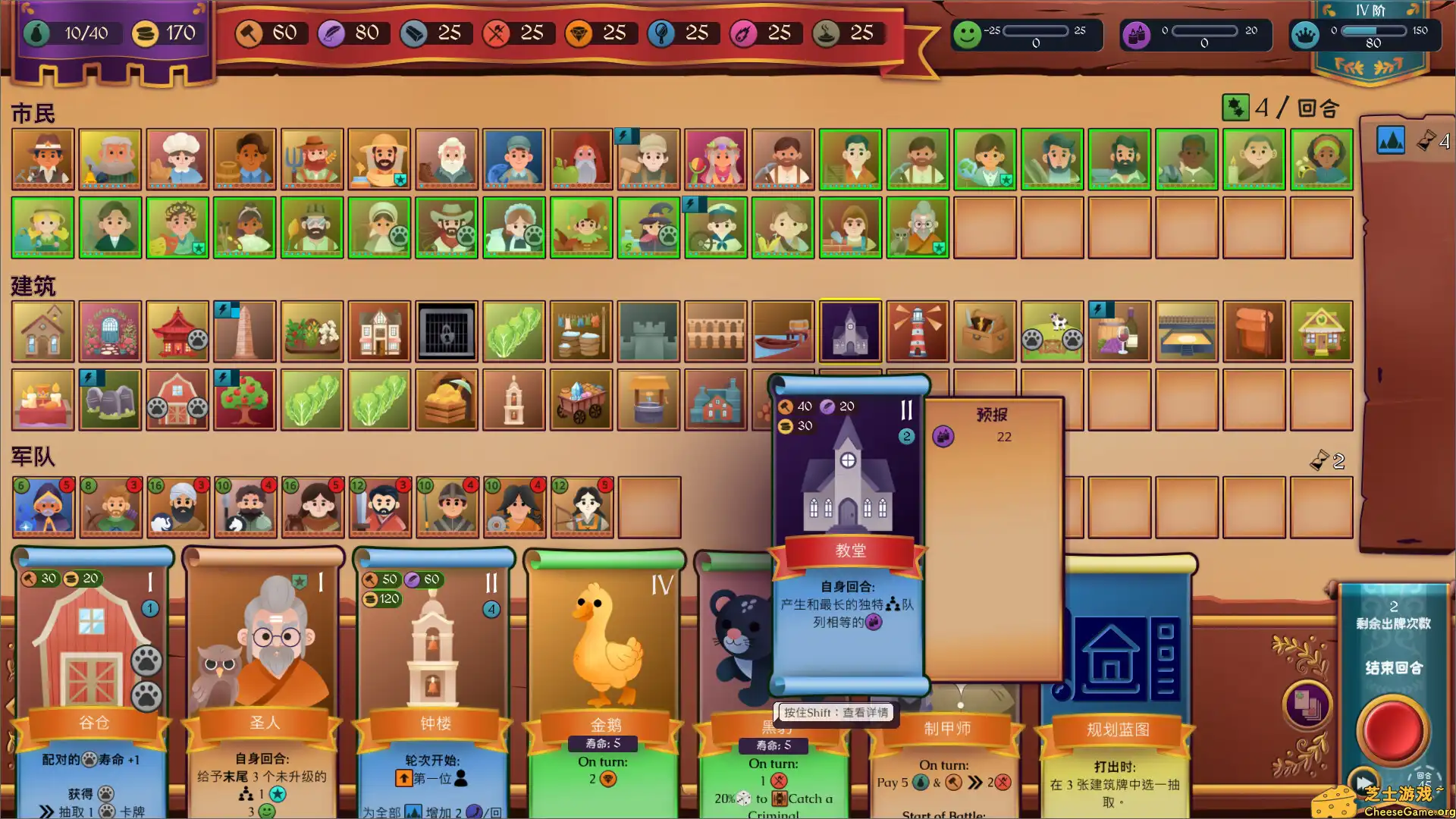The height and width of the screenshot is (819, 1456).
Task: Click the 市民 section header
Action: (x=33, y=114)
